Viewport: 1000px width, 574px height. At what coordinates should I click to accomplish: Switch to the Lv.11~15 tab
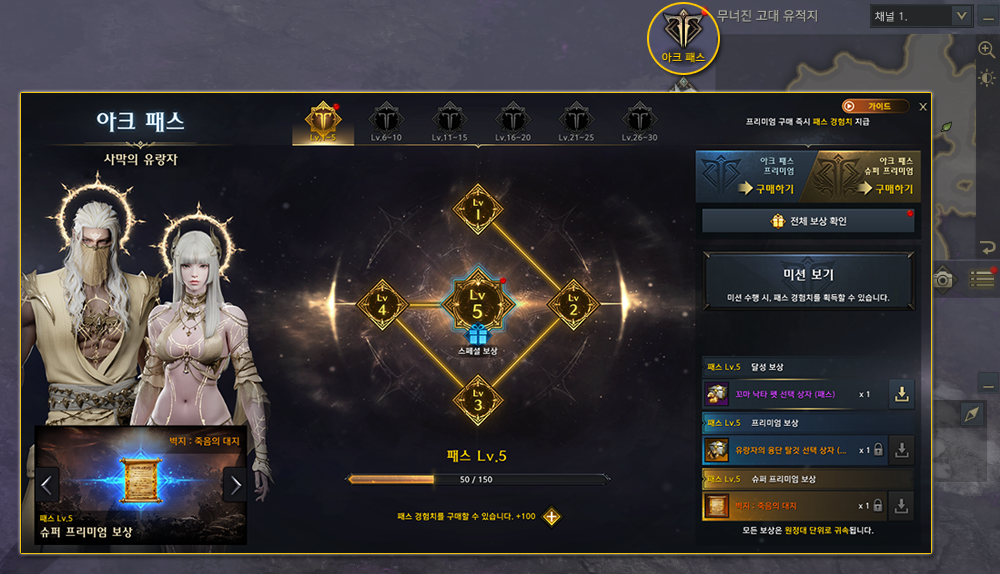click(x=448, y=121)
